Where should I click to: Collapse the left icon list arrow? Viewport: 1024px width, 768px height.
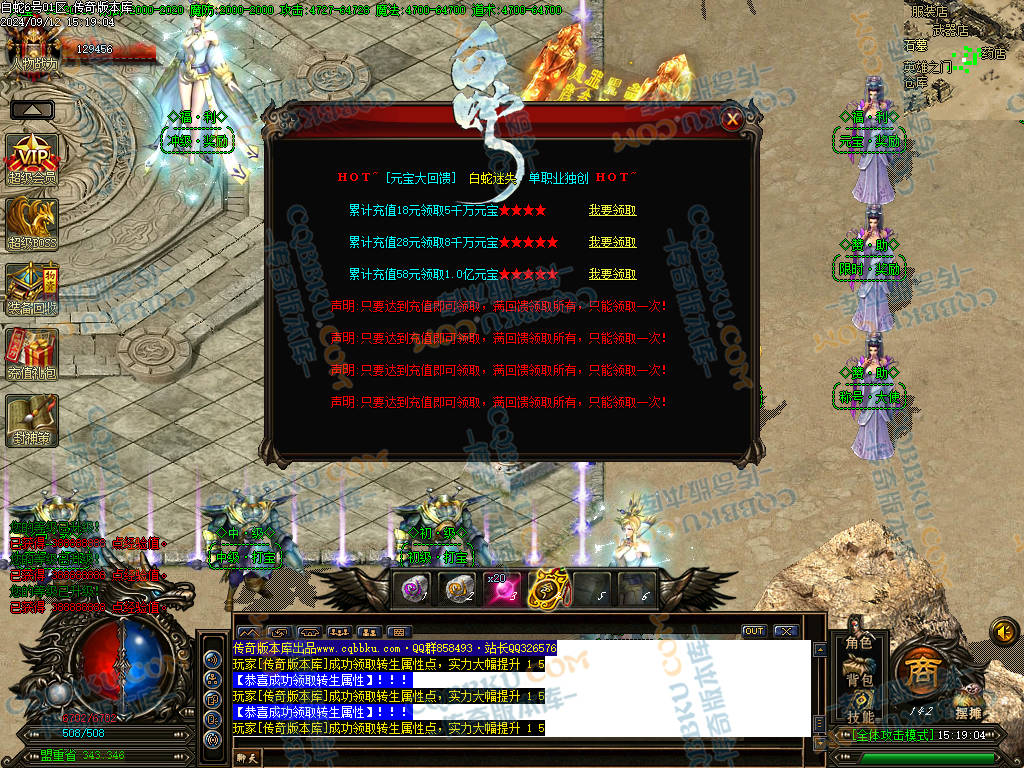(x=32, y=110)
